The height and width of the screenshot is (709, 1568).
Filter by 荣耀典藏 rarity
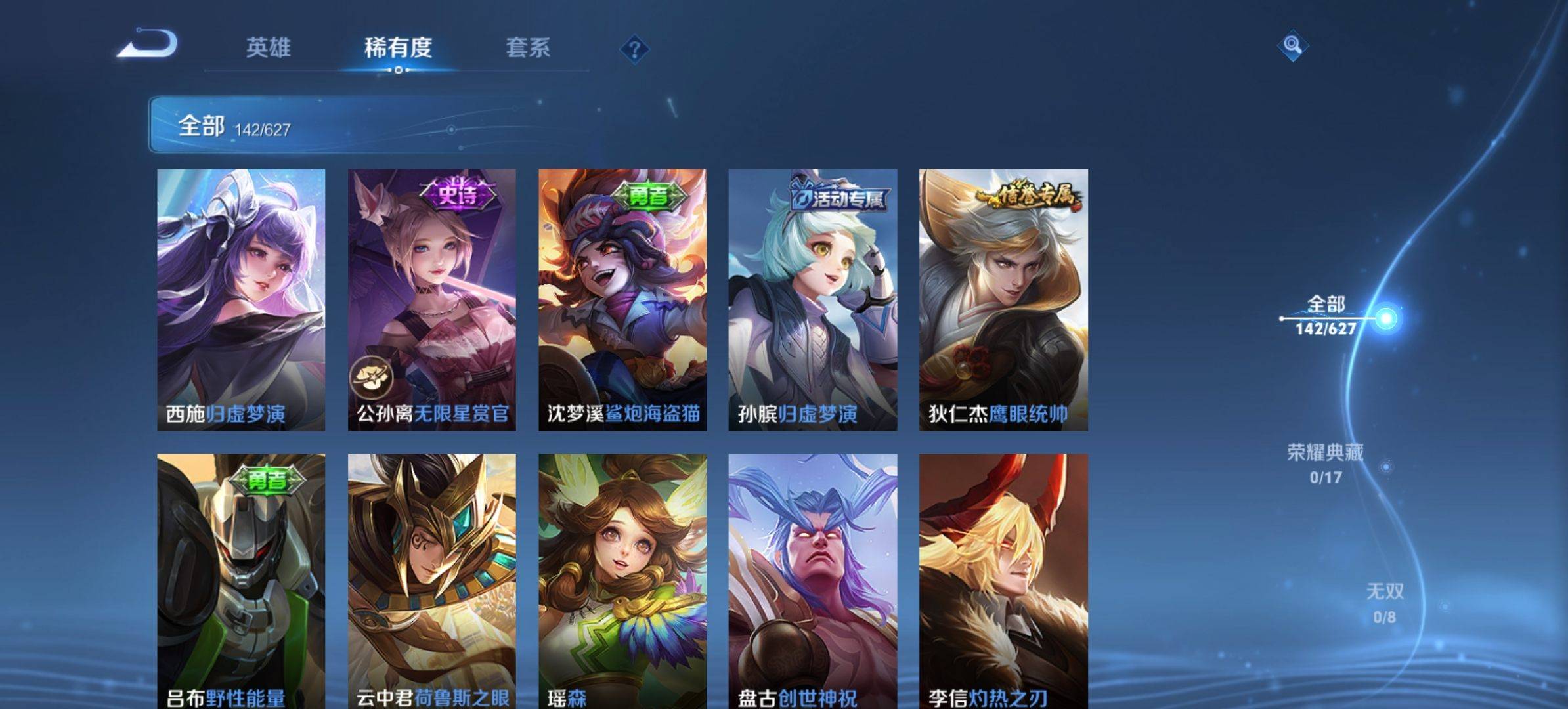pyautogui.click(x=1325, y=463)
